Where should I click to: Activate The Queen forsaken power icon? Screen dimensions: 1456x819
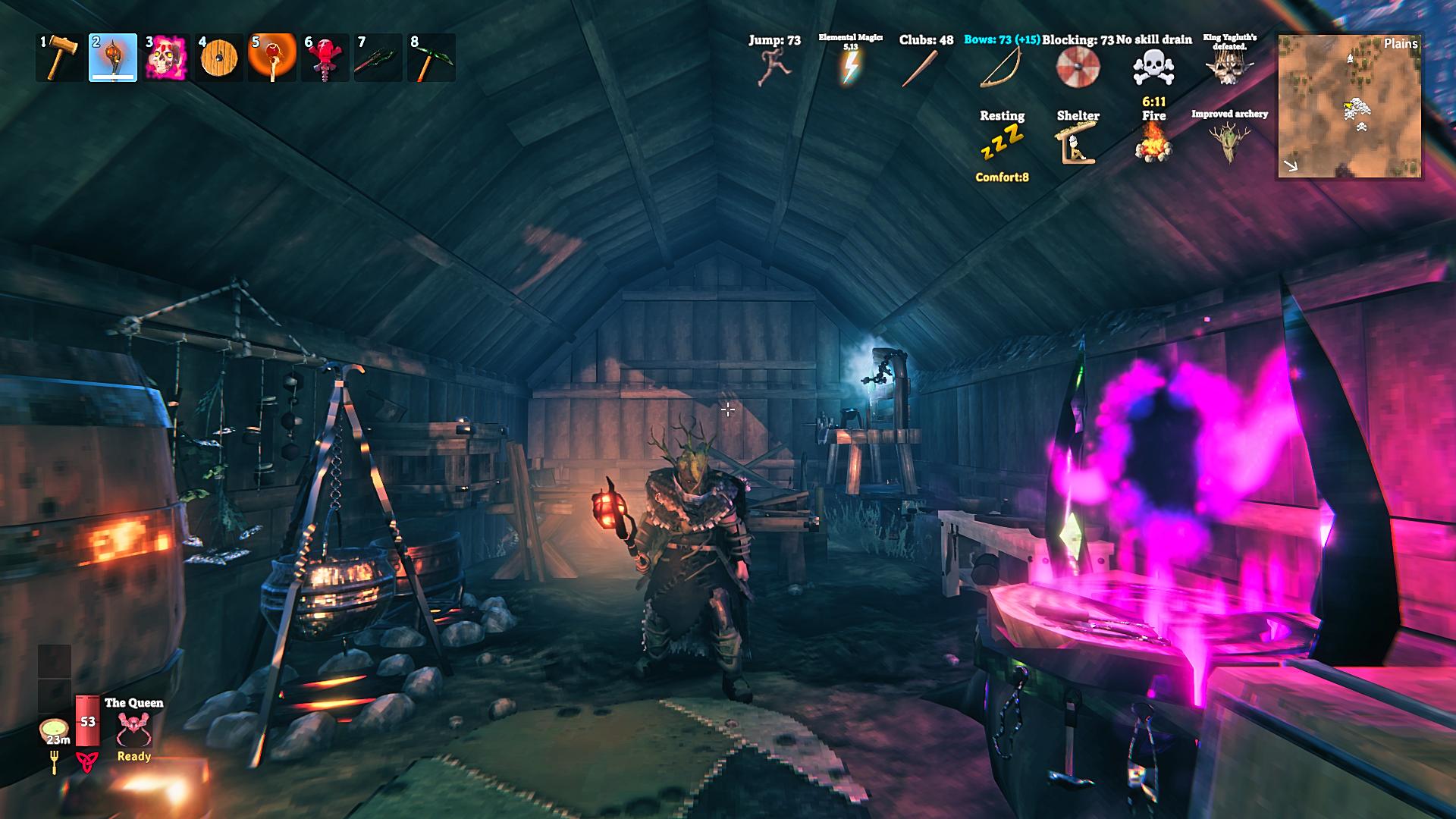(x=134, y=730)
